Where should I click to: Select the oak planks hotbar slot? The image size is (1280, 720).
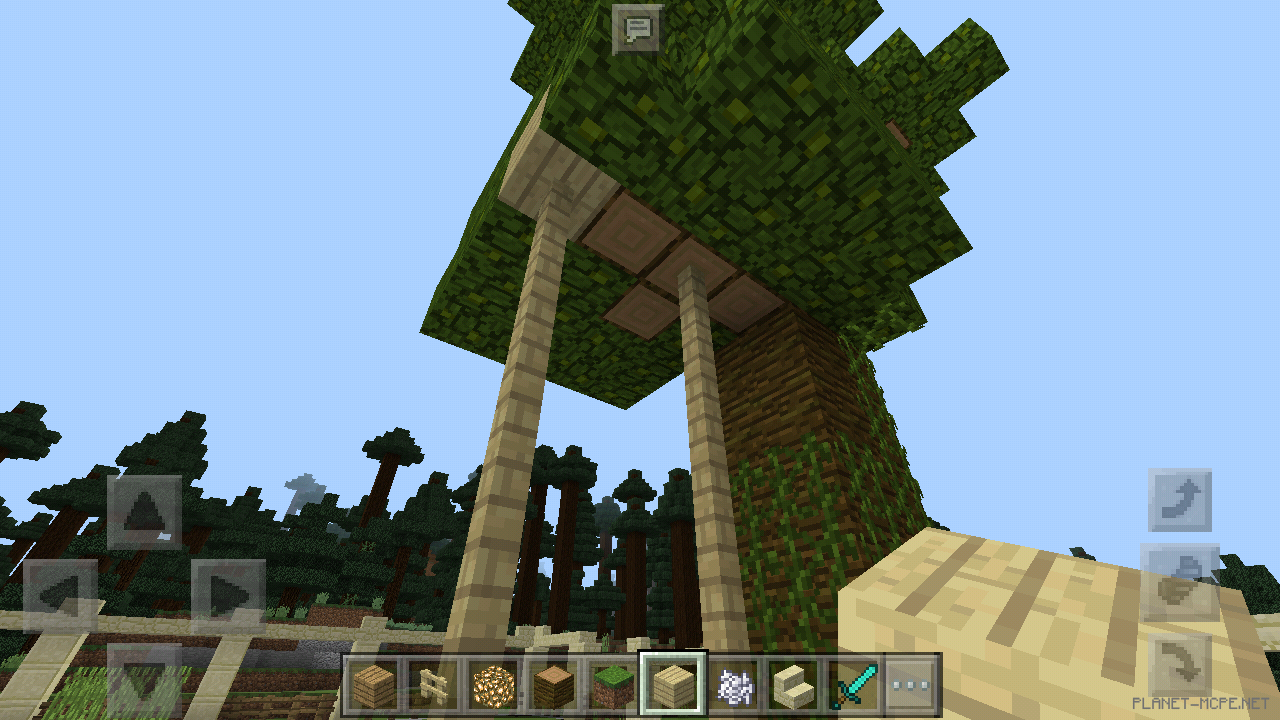pos(373,686)
